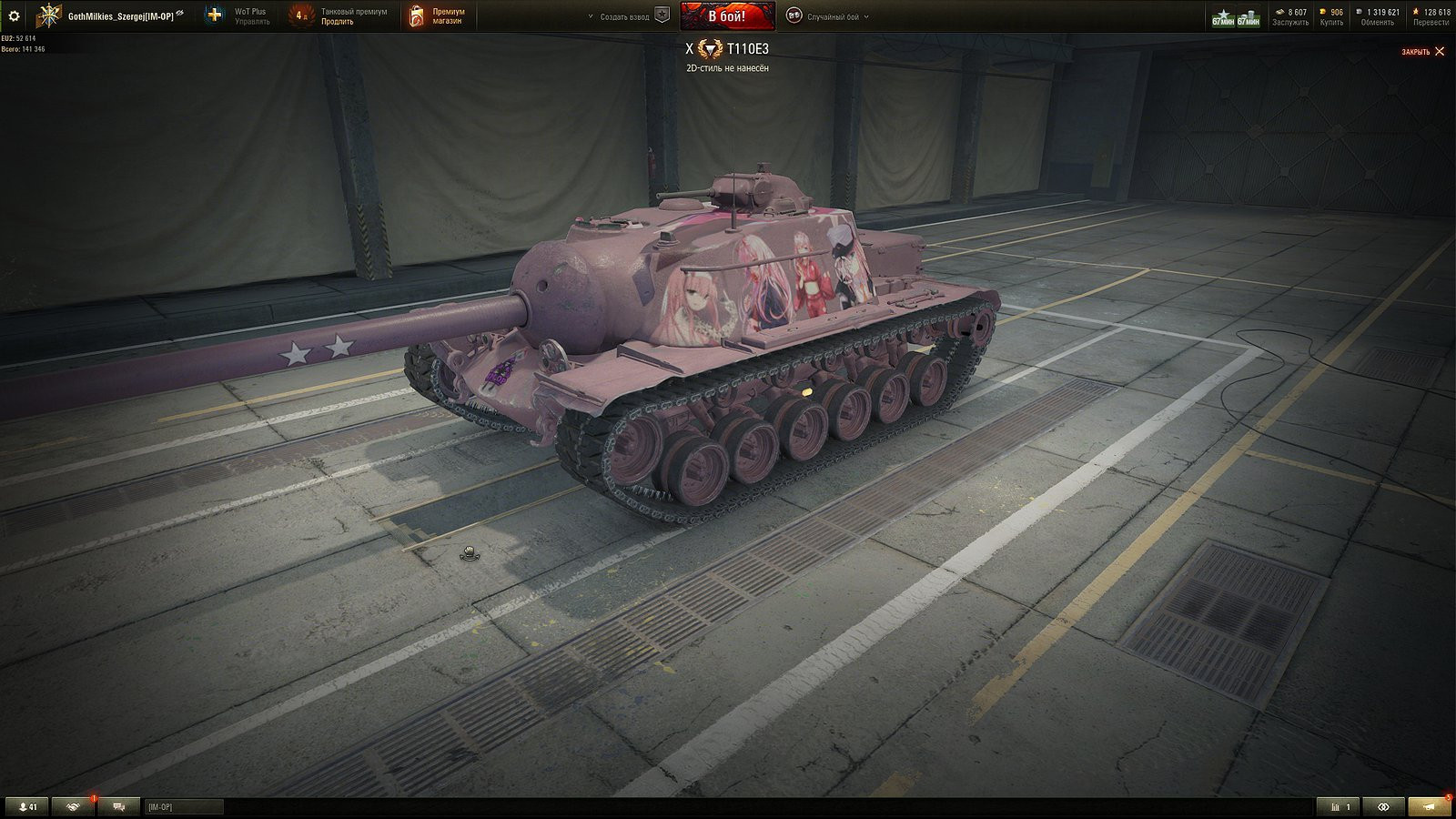Open the contacts list icon bottom left
Image resolution: width=1456 pixels, height=819 pixels.
(27, 806)
